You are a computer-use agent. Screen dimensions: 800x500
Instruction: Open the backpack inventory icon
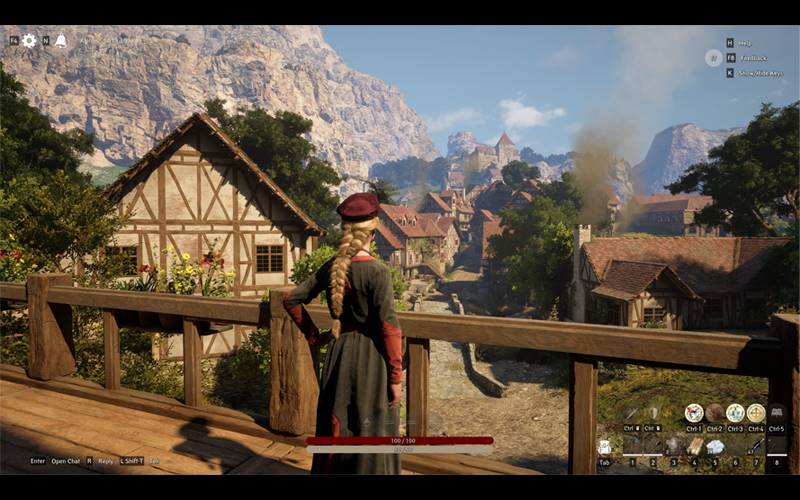(x=605, y=447)
